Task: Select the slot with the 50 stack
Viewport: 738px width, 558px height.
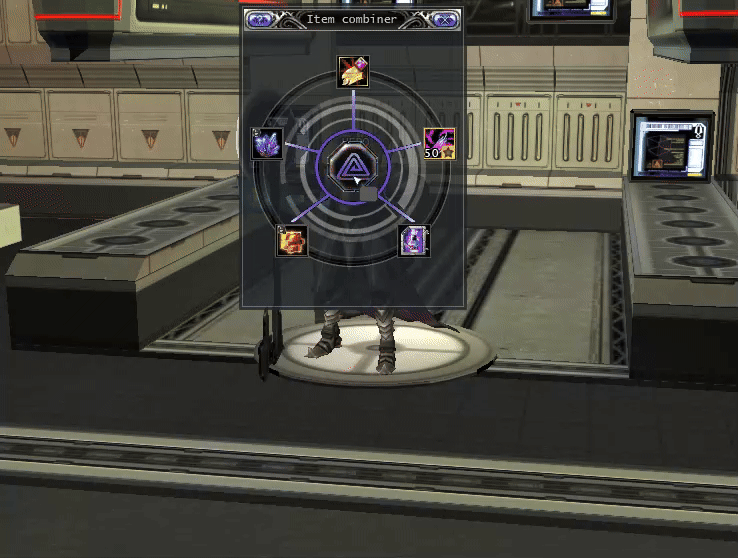Action: (x=440, y=143)
